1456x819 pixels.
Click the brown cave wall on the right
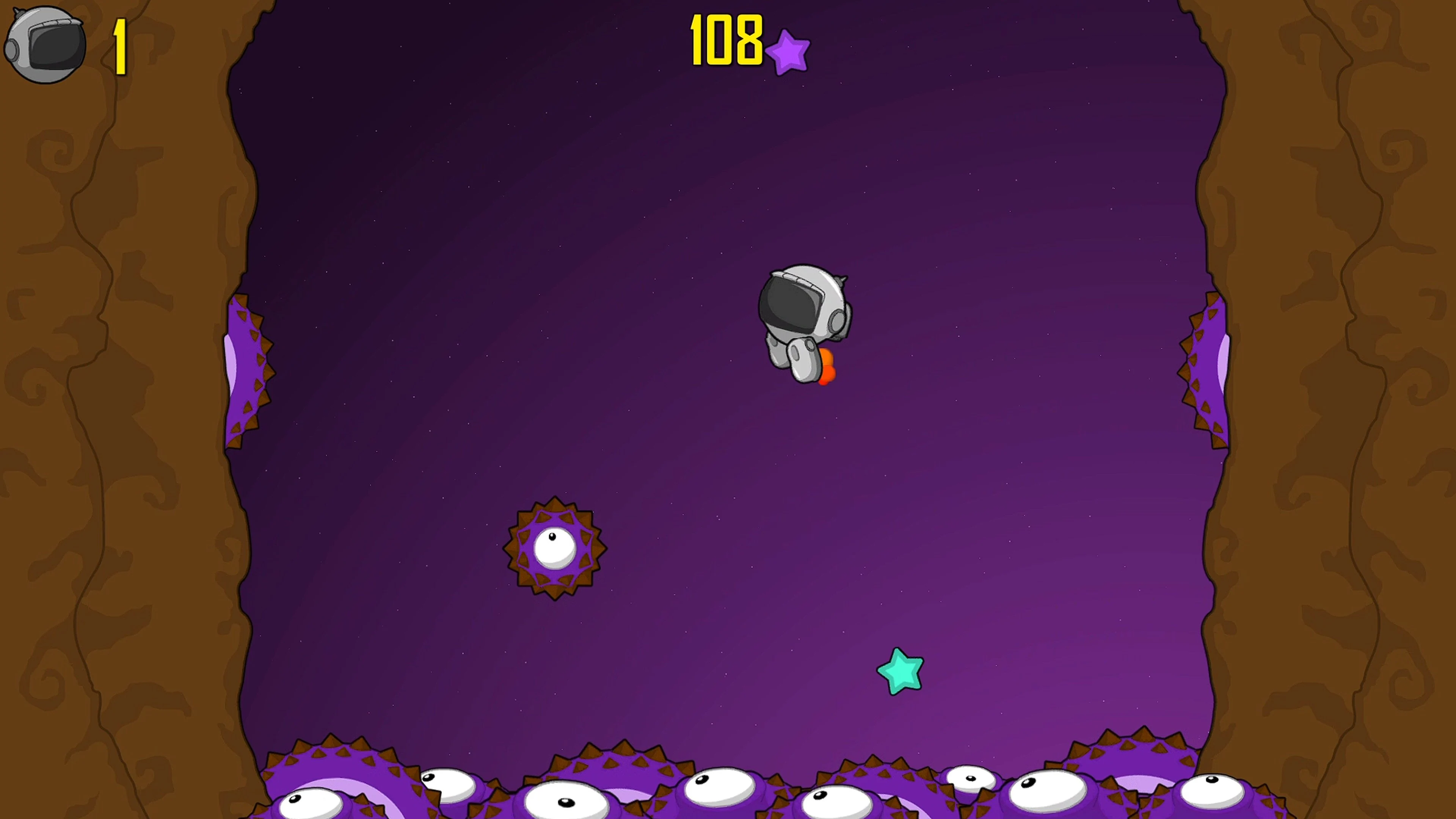(1357, 395)
